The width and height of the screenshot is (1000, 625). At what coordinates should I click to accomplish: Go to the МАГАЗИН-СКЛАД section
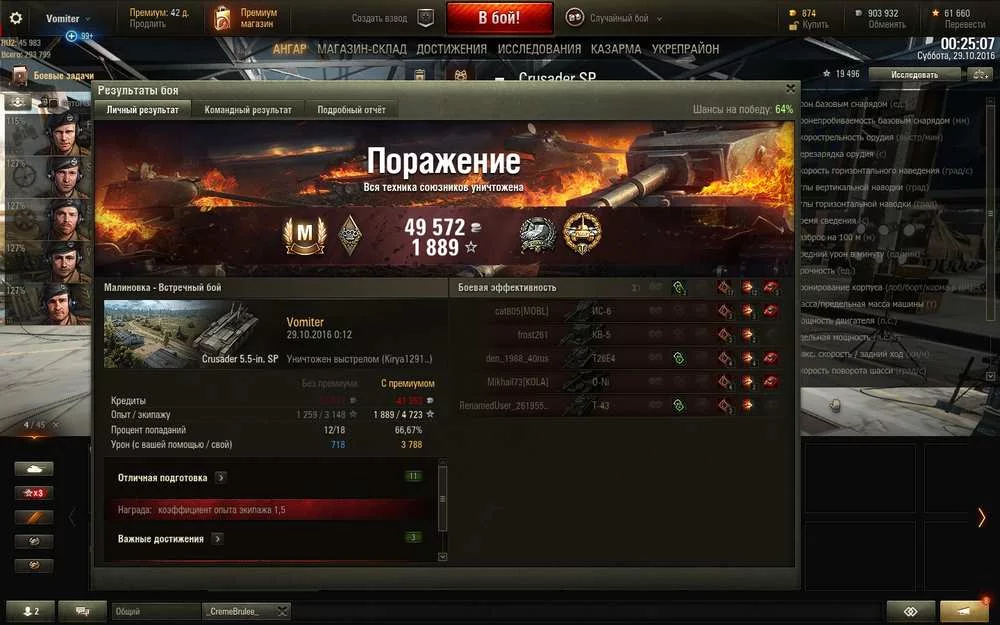click(363, 49)
